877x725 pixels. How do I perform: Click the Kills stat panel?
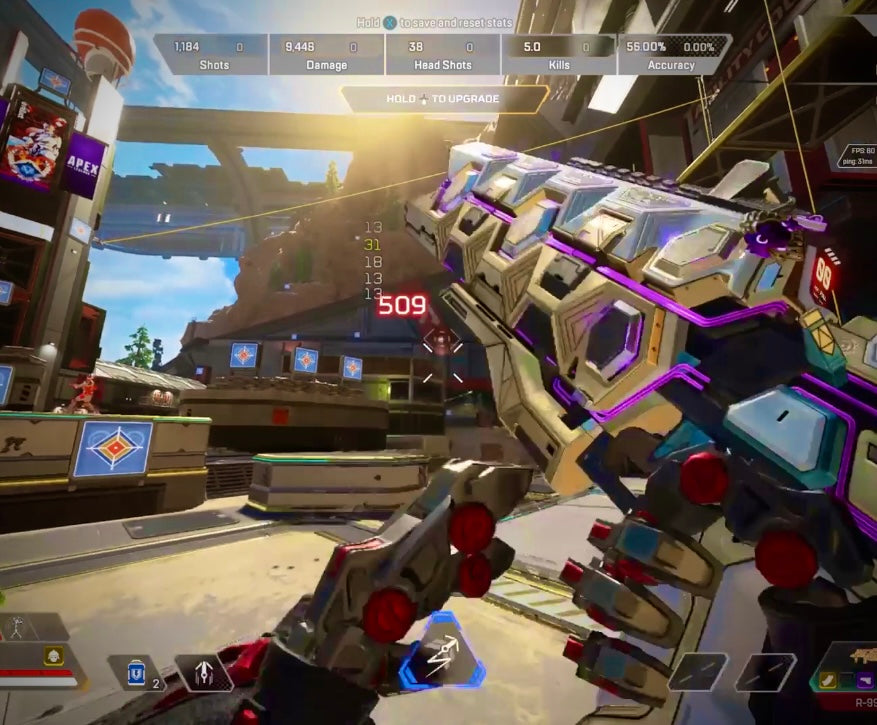(559, 55)
